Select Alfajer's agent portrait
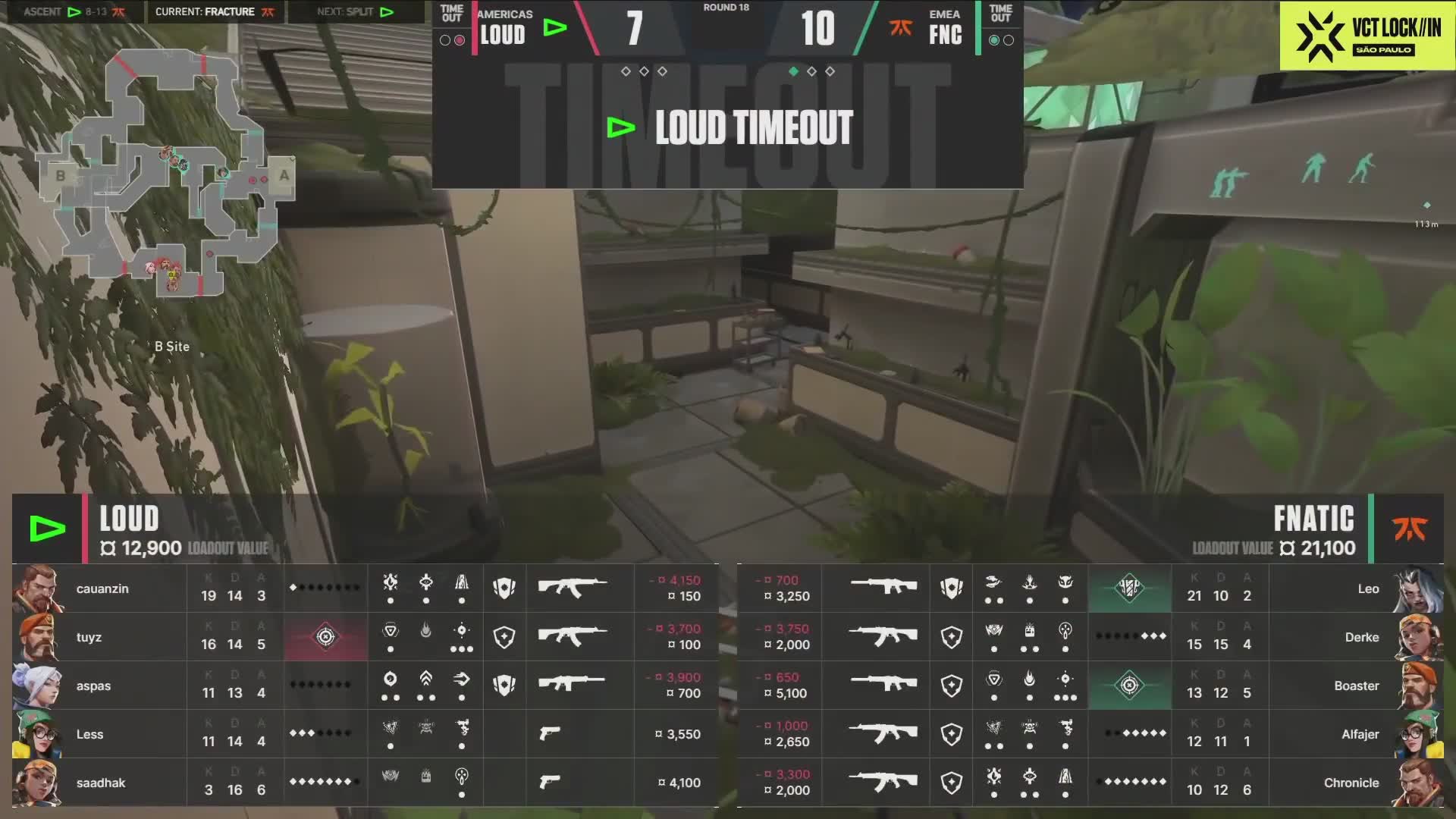This screenshot has height=819, width=1456. point(1419,734)
